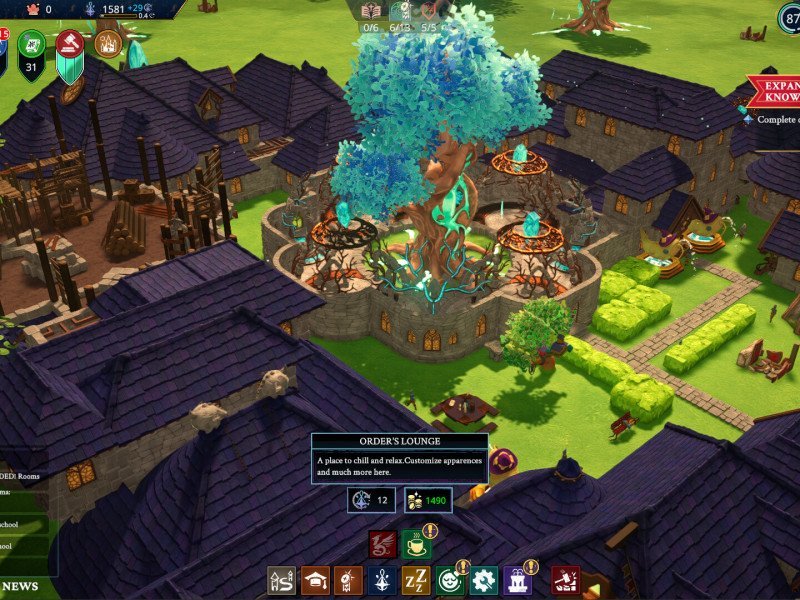Click the red gavel banner icon
This screenshot has width=800, height=600.
click(71, 44)
